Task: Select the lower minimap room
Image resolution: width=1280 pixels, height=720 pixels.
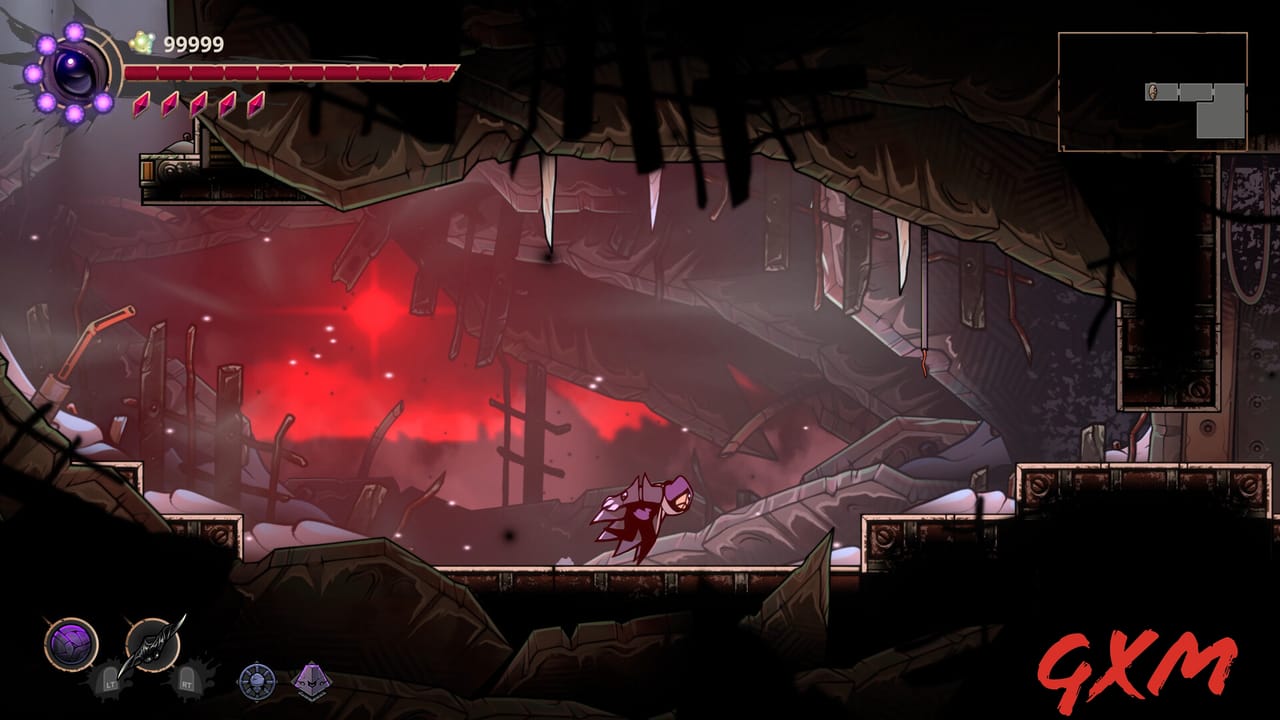Action: click(x=1220, y=118)
